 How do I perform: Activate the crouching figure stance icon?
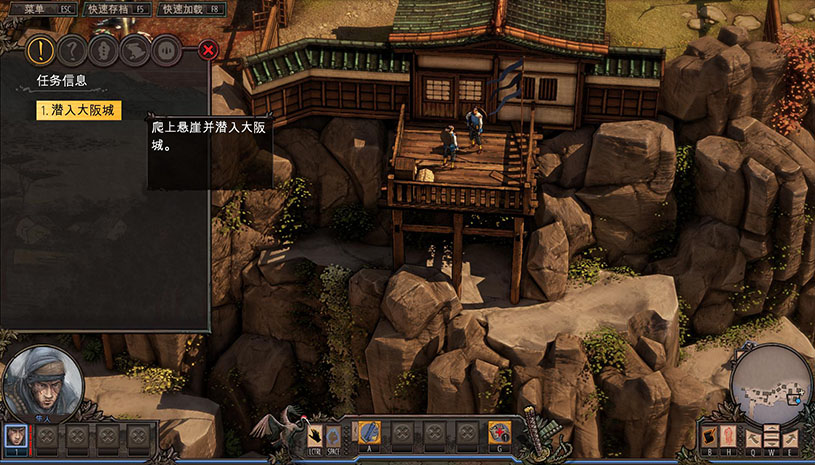coord(333,434)
